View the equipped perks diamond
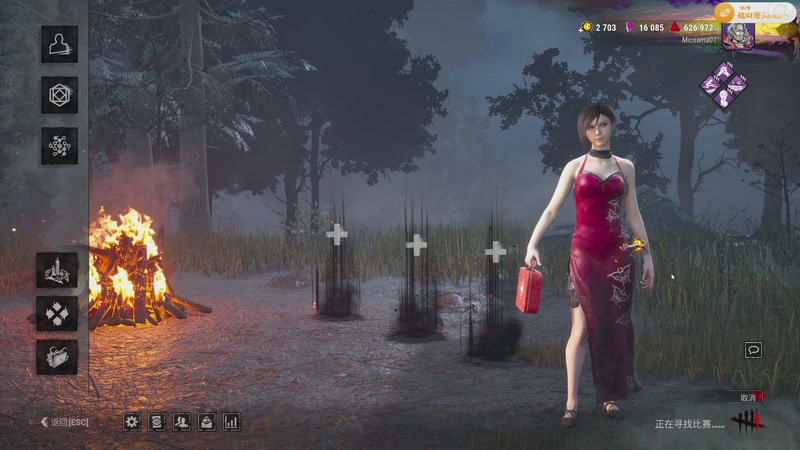 pyautogui.click(x=723, y=84)
